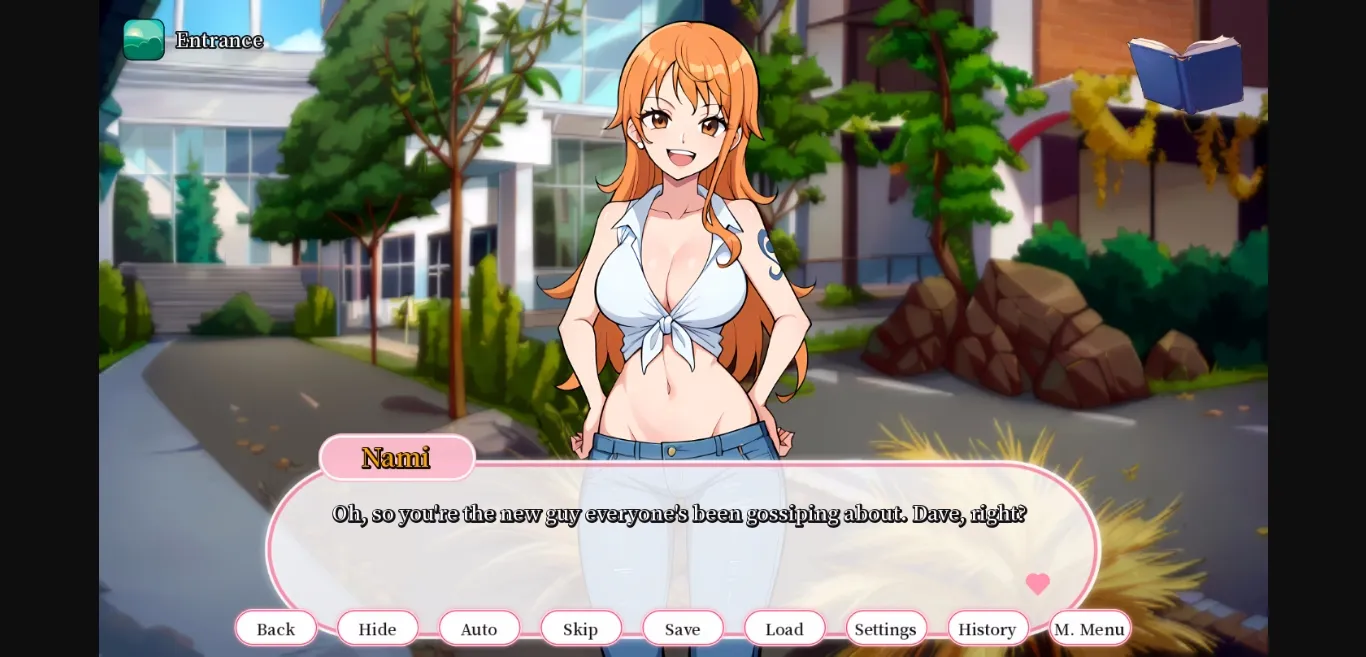Turn on Auto dialogue advance

coord(479,629)
